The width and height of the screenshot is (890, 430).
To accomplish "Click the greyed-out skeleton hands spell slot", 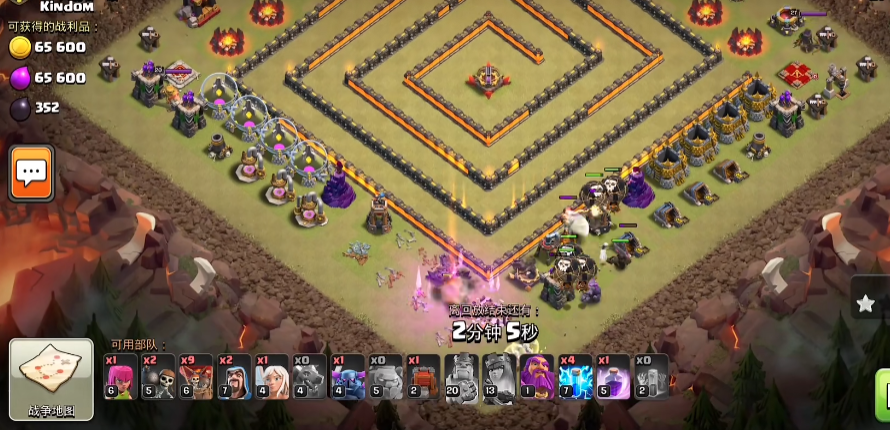I will pyautogui.click(x=651, y=377).
